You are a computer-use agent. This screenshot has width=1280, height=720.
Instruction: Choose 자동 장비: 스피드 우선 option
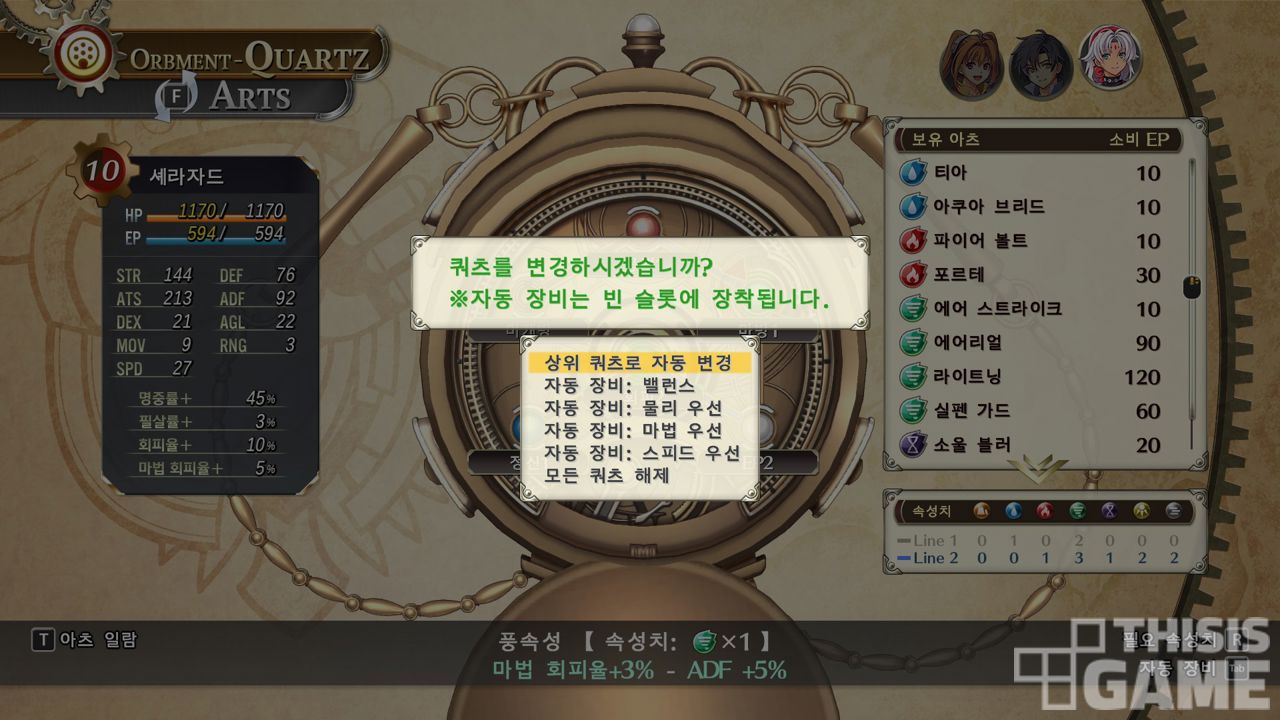click(x=639, y=453)
